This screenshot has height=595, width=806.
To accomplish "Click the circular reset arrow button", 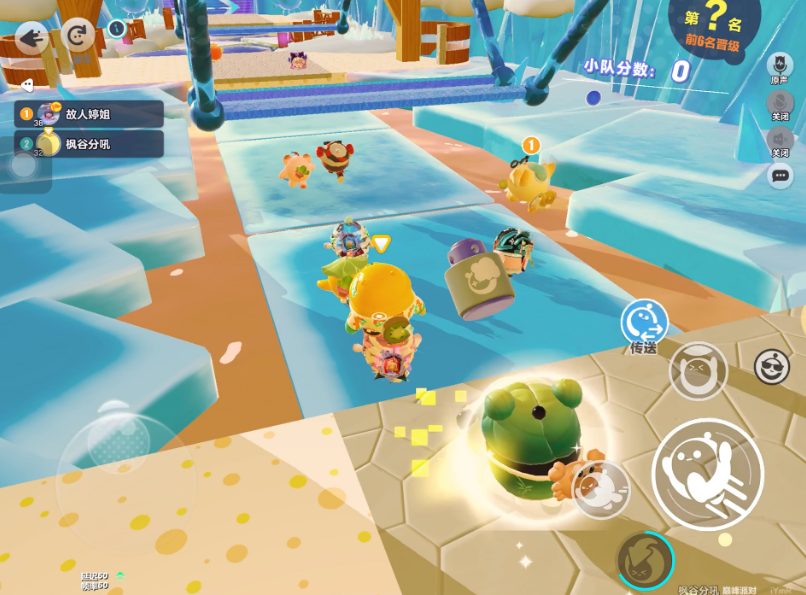I will [x=77, y=36].
